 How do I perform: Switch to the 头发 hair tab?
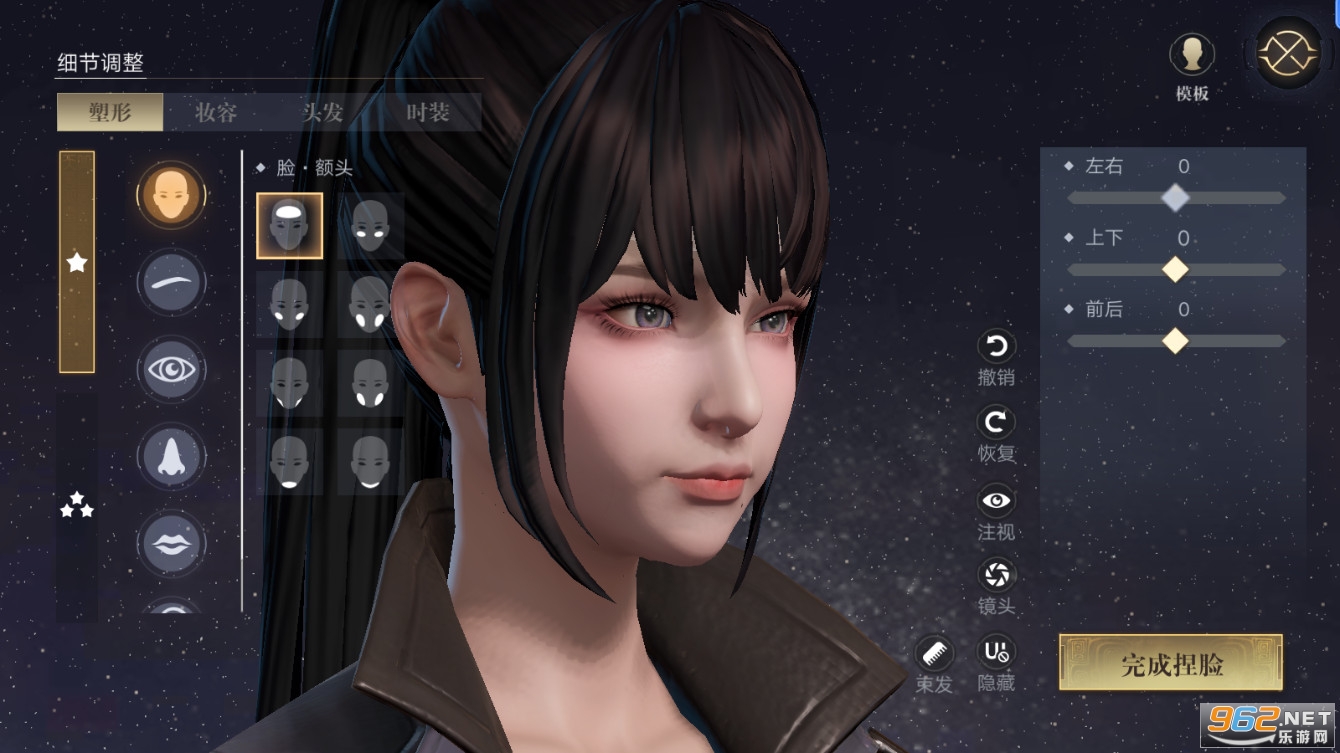[324, 112]
